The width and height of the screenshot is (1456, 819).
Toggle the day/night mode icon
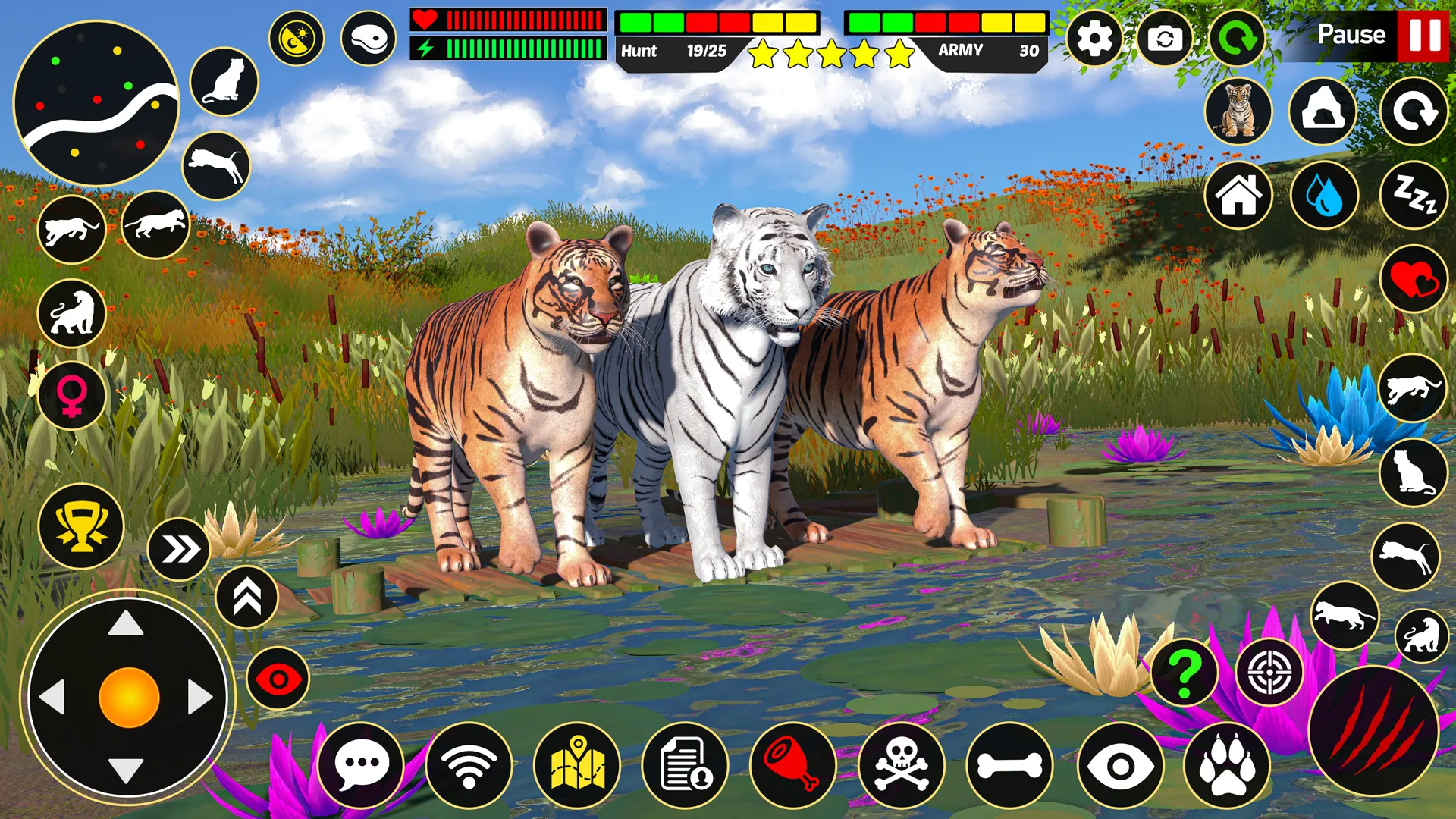point(299,36)
